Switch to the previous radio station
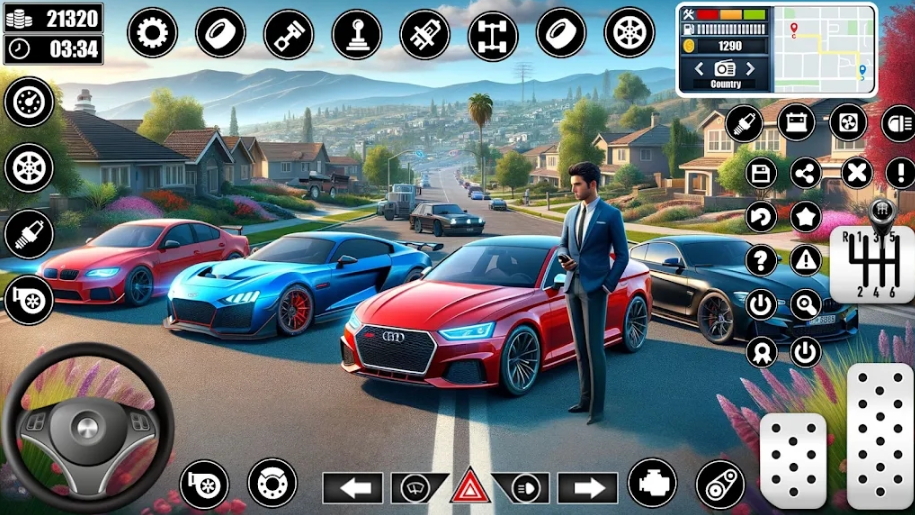Image resolution: width=915 pixels, height=515 pixels. tap(701, 68)
